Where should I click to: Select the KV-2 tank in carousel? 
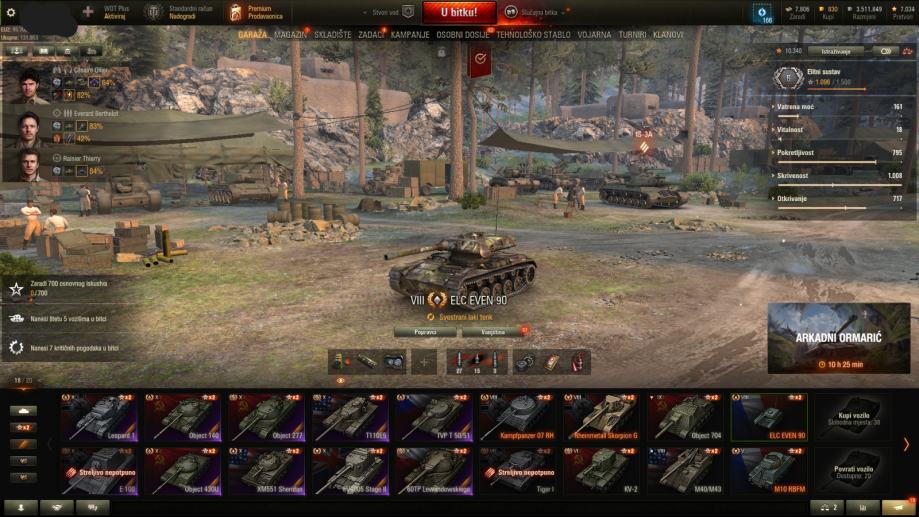click(x=603, y=469)
